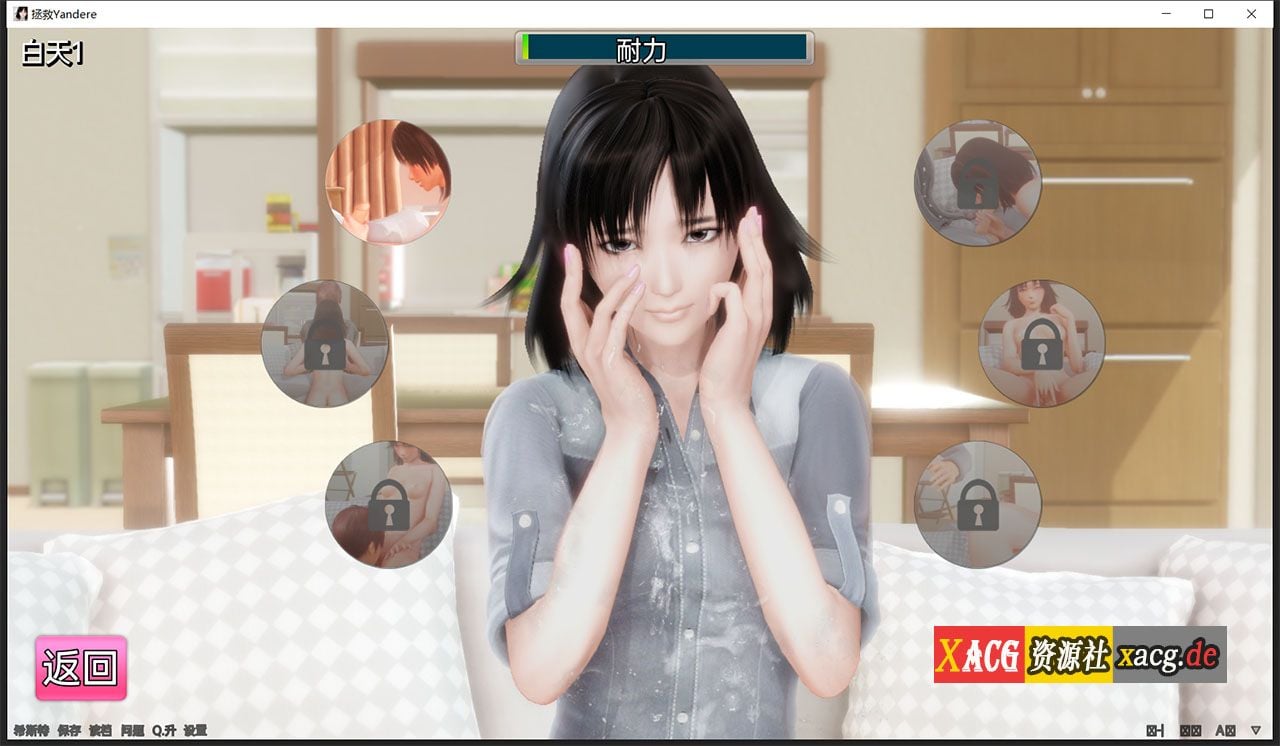Toggle auto-advance with the A message icon

point(1225,731)
